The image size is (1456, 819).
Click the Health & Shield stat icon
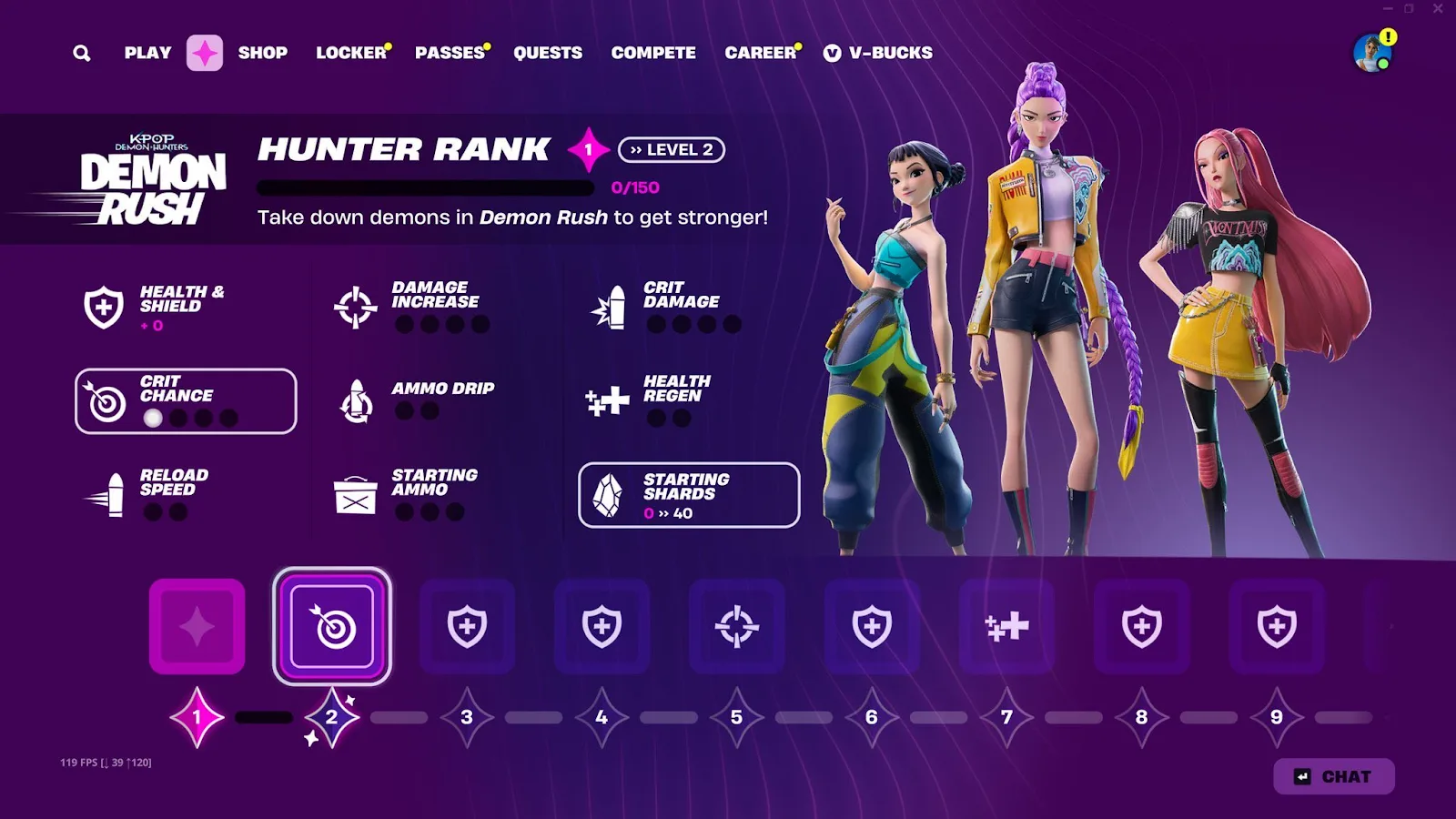[104, 307]
